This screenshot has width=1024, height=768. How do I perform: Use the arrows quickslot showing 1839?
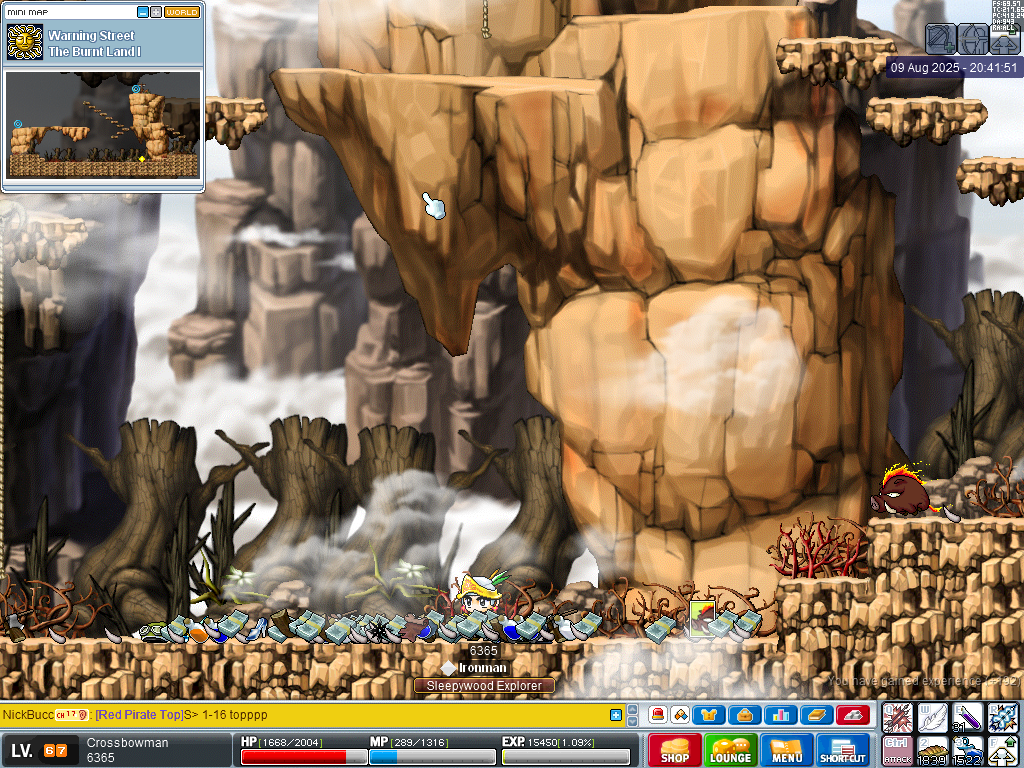933,751
